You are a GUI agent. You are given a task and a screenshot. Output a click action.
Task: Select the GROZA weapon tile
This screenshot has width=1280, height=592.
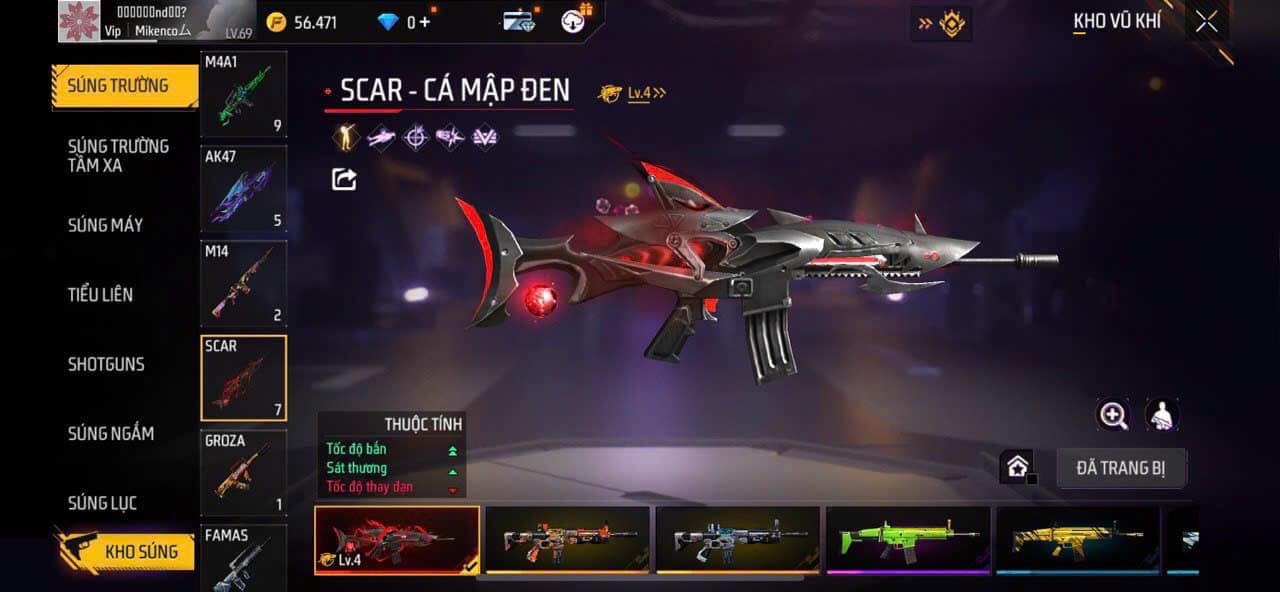(243, 473)
